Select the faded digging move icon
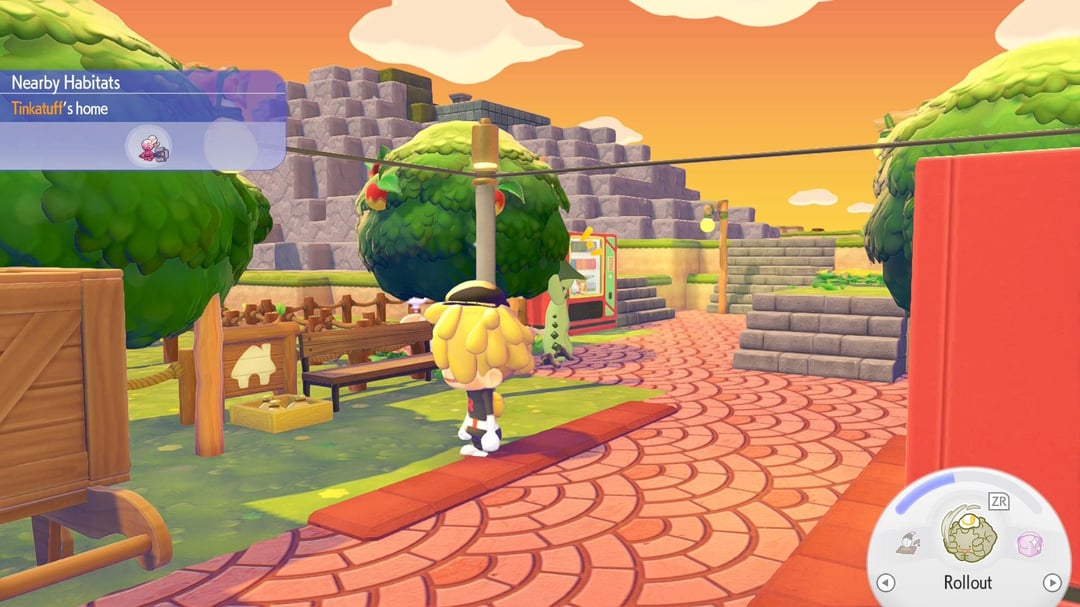Image resolution: width=1080 pixels, height=607 pixels. (908, 544)
